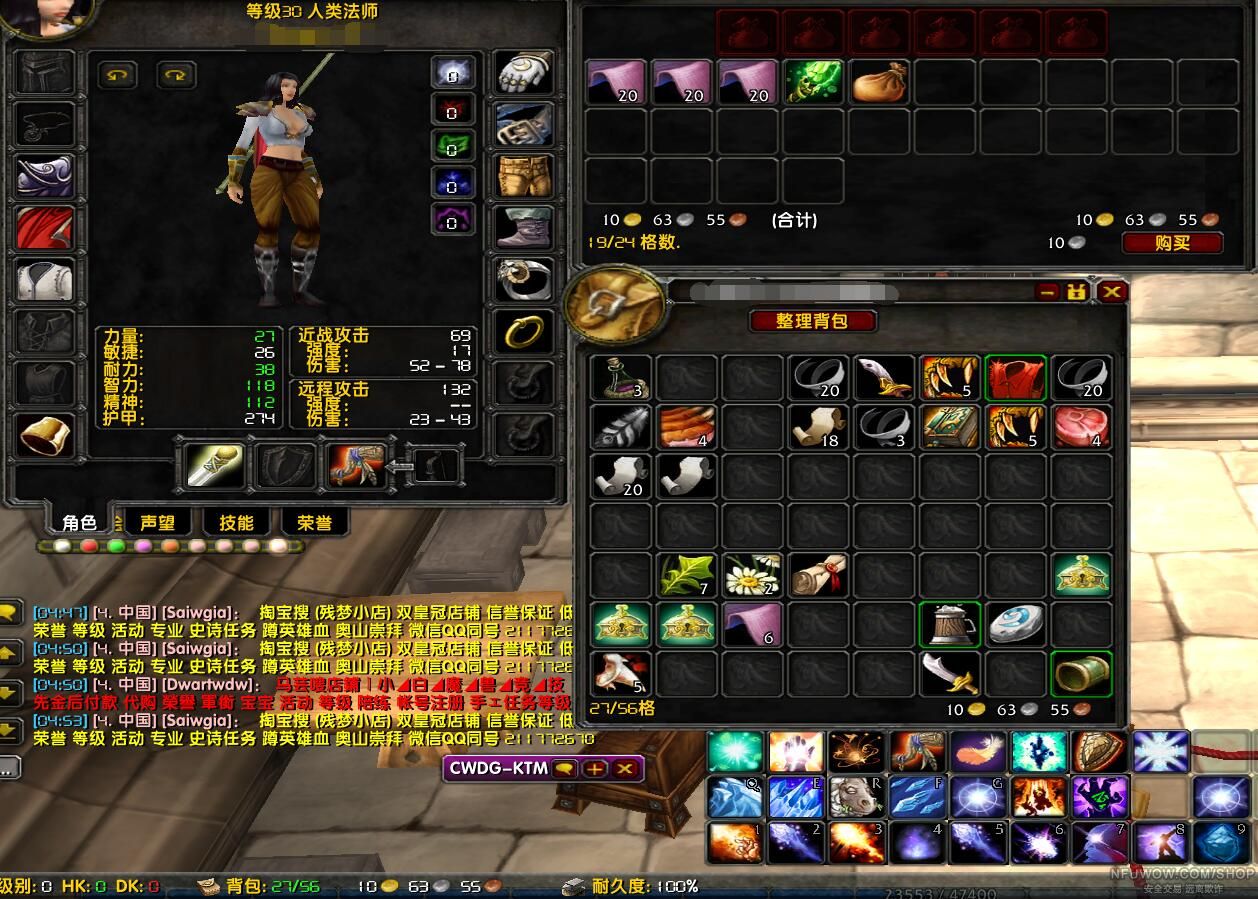Minimize the backpack window
Screen dimensions: 1258x899
(1047, 292)
